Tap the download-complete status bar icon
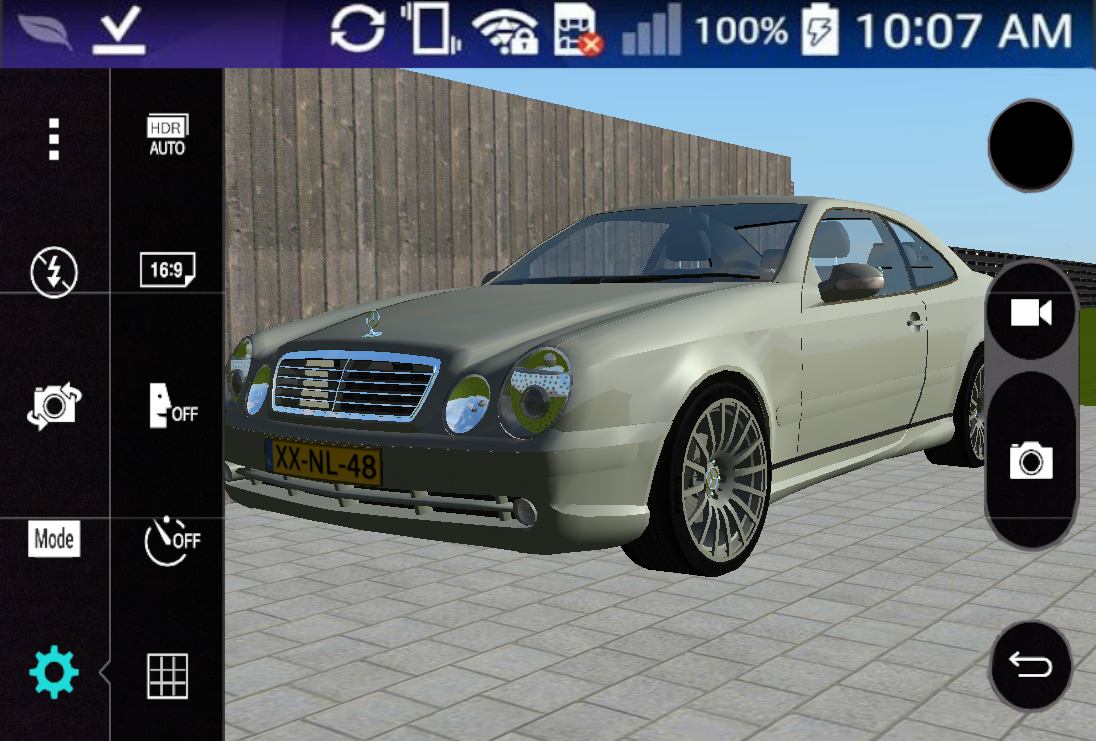Screen dimensions: 1096x741 (x=119, y=32)
